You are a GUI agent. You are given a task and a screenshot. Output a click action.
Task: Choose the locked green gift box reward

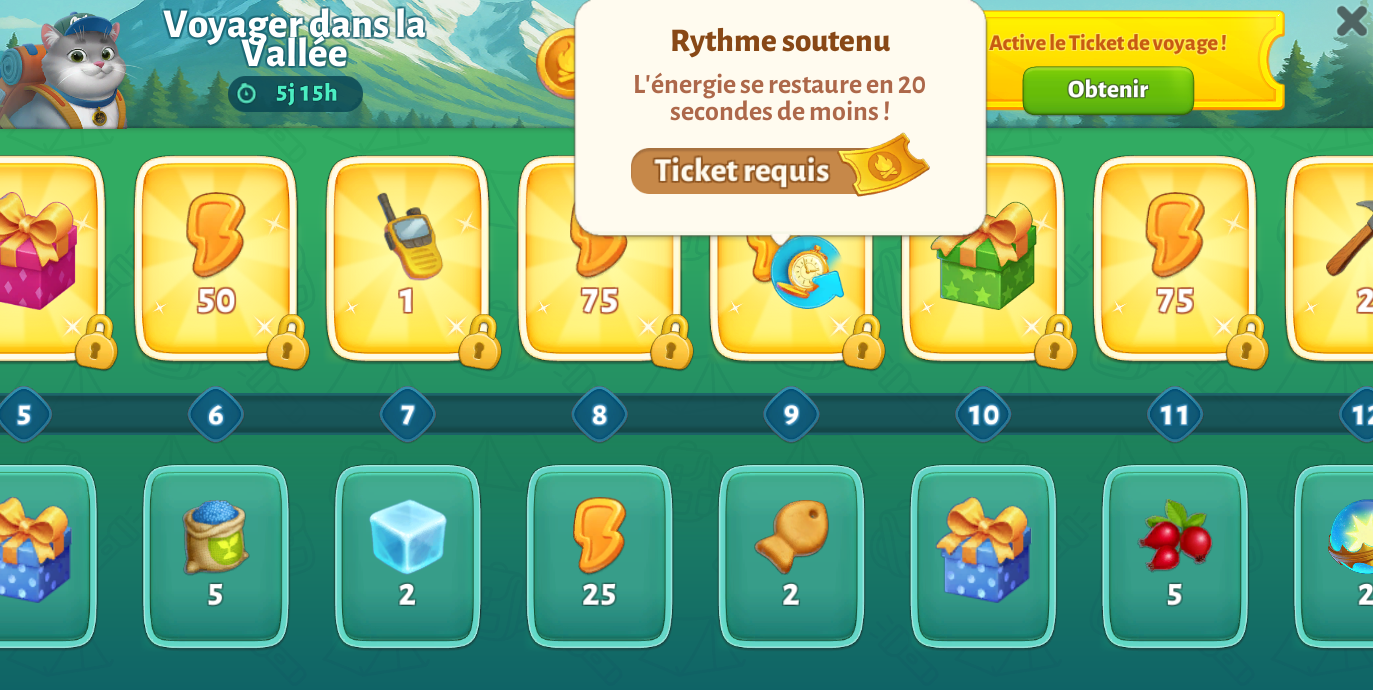coord(983,258)
